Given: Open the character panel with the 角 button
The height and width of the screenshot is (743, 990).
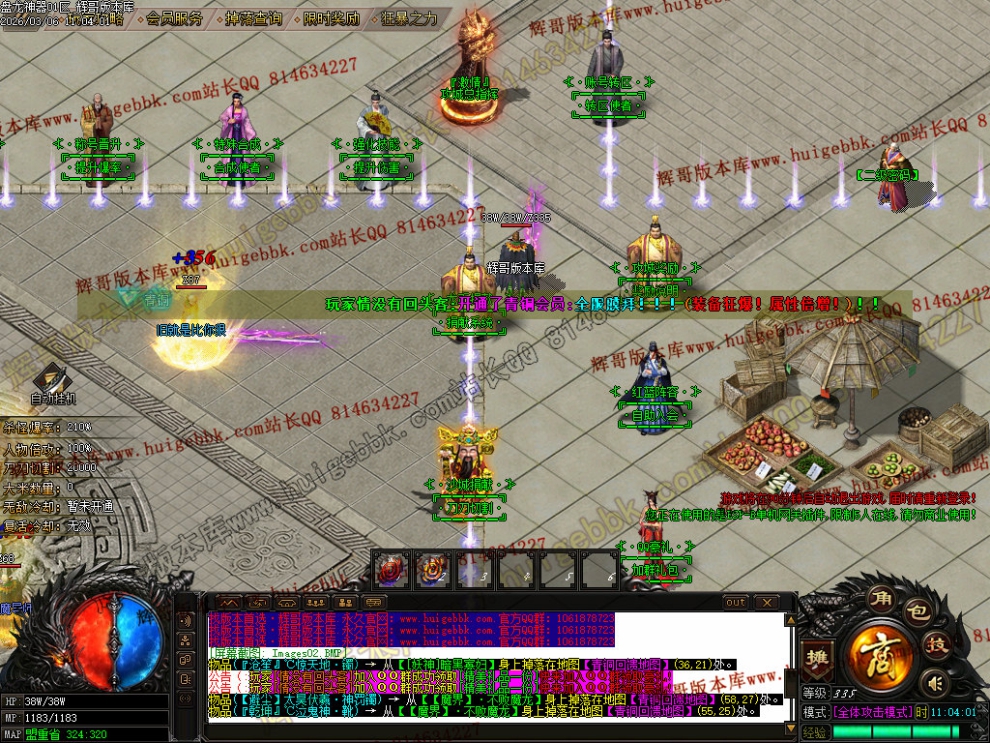Looking at the screenshot, I should pos(879,598).
